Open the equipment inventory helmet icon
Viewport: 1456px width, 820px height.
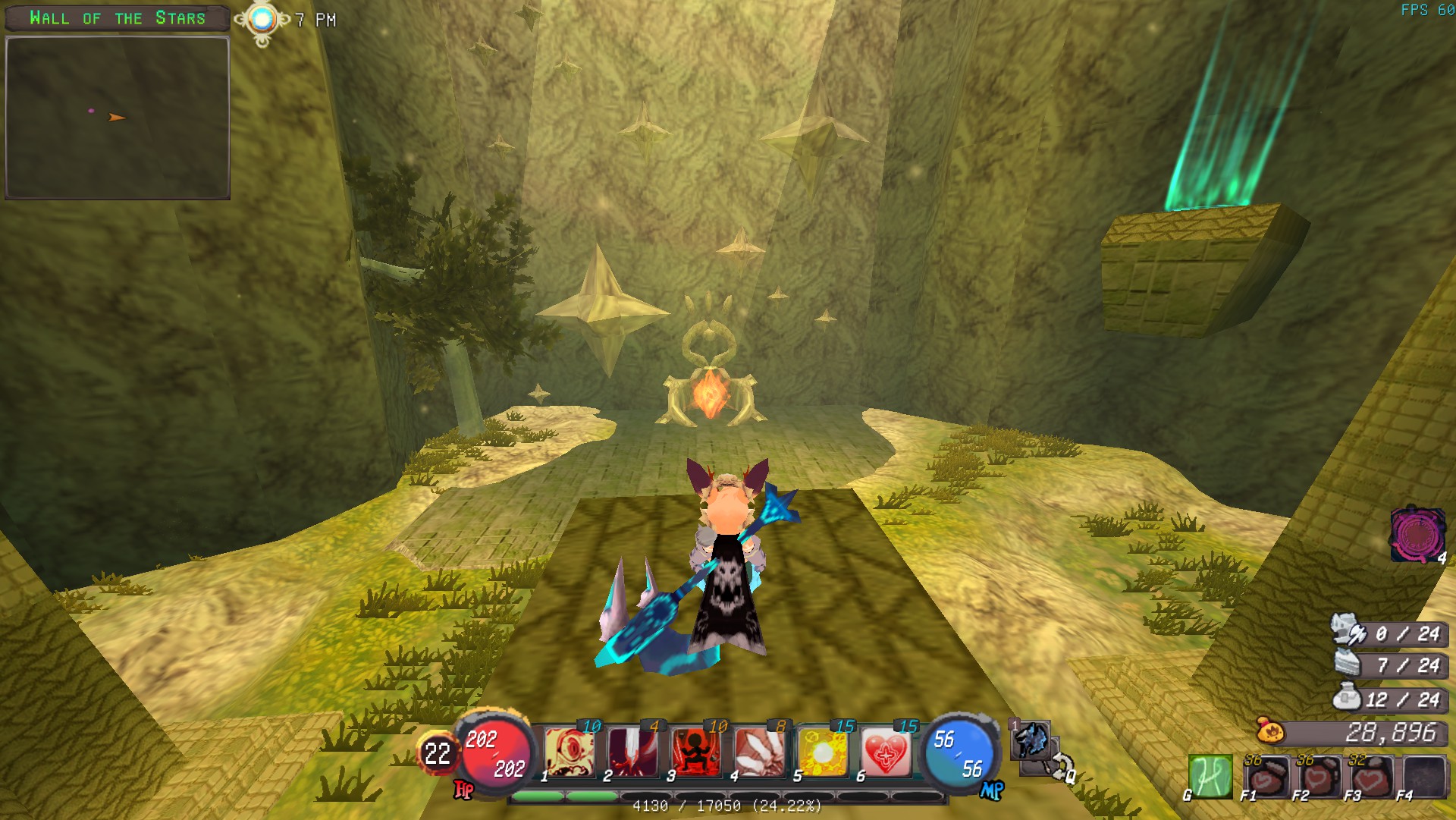pos(1348,630)
